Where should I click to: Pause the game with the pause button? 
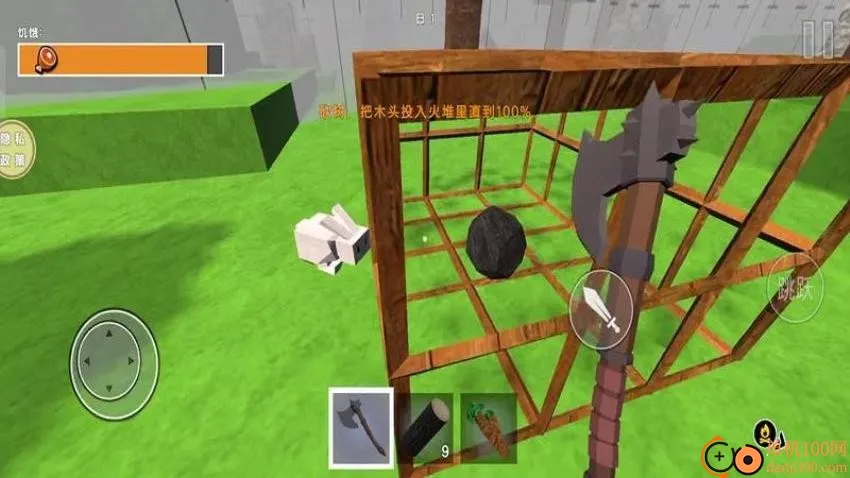pos(818,39)
